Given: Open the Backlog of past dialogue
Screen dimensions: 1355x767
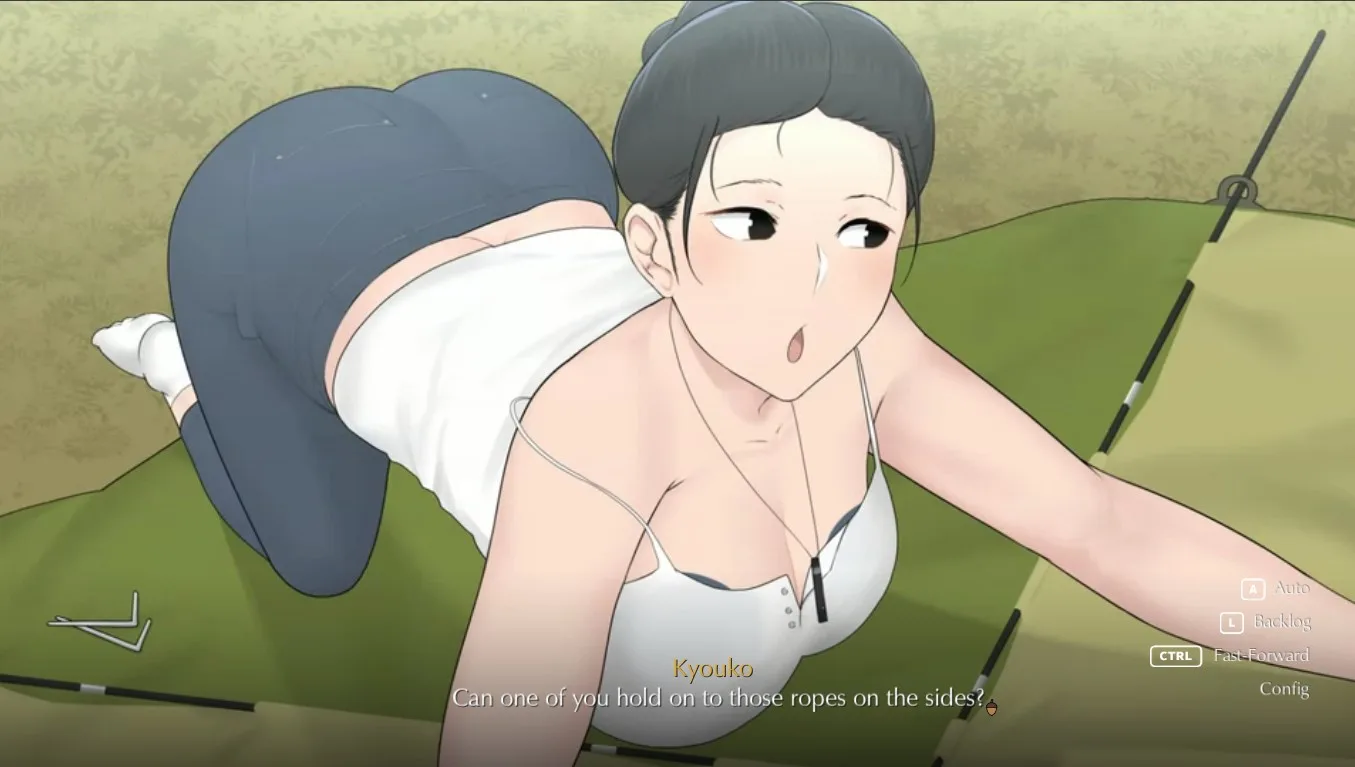Looking at the screenshot, I should 1281,622.
